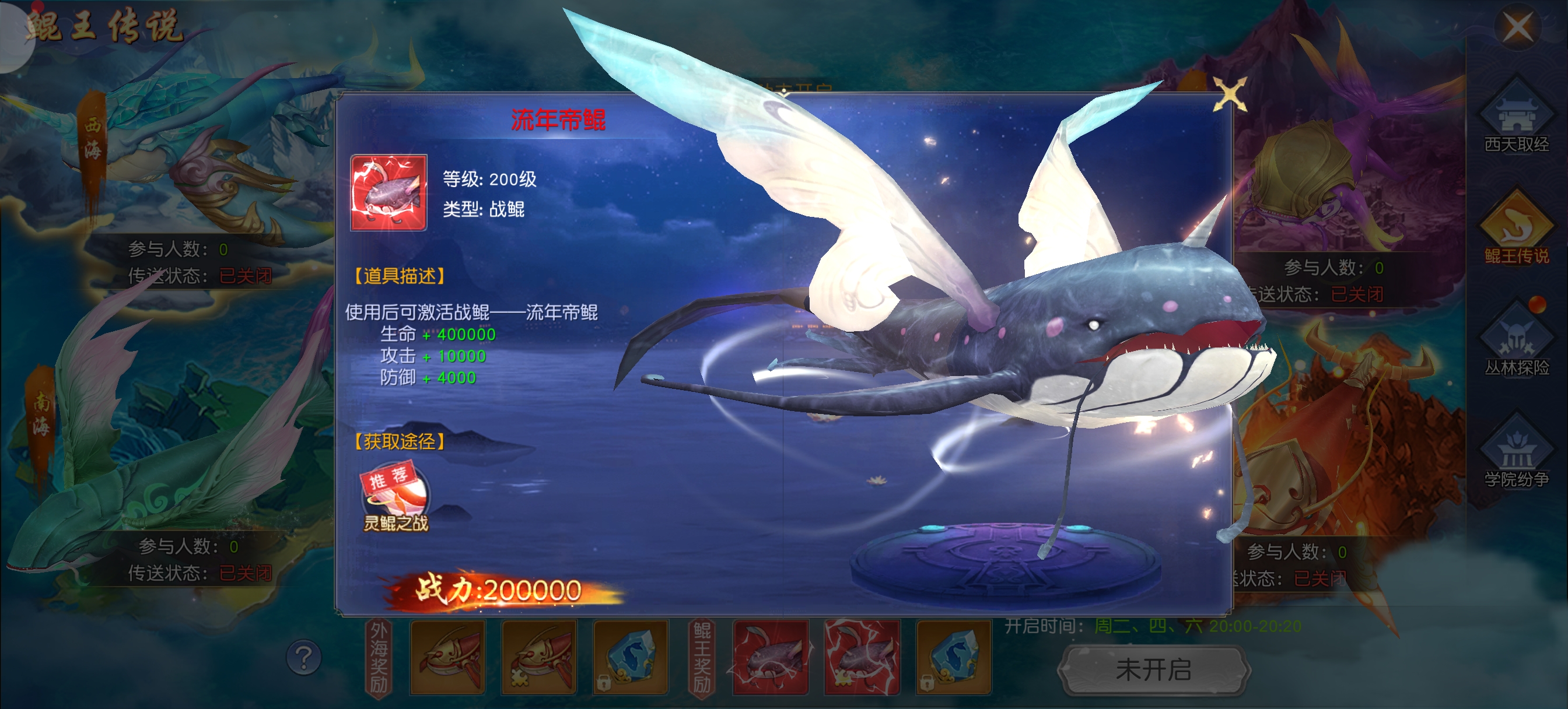The image size is (1568, 709).
Task: Select orange crayfish reward with puzzle fragment
Action: 538,657
